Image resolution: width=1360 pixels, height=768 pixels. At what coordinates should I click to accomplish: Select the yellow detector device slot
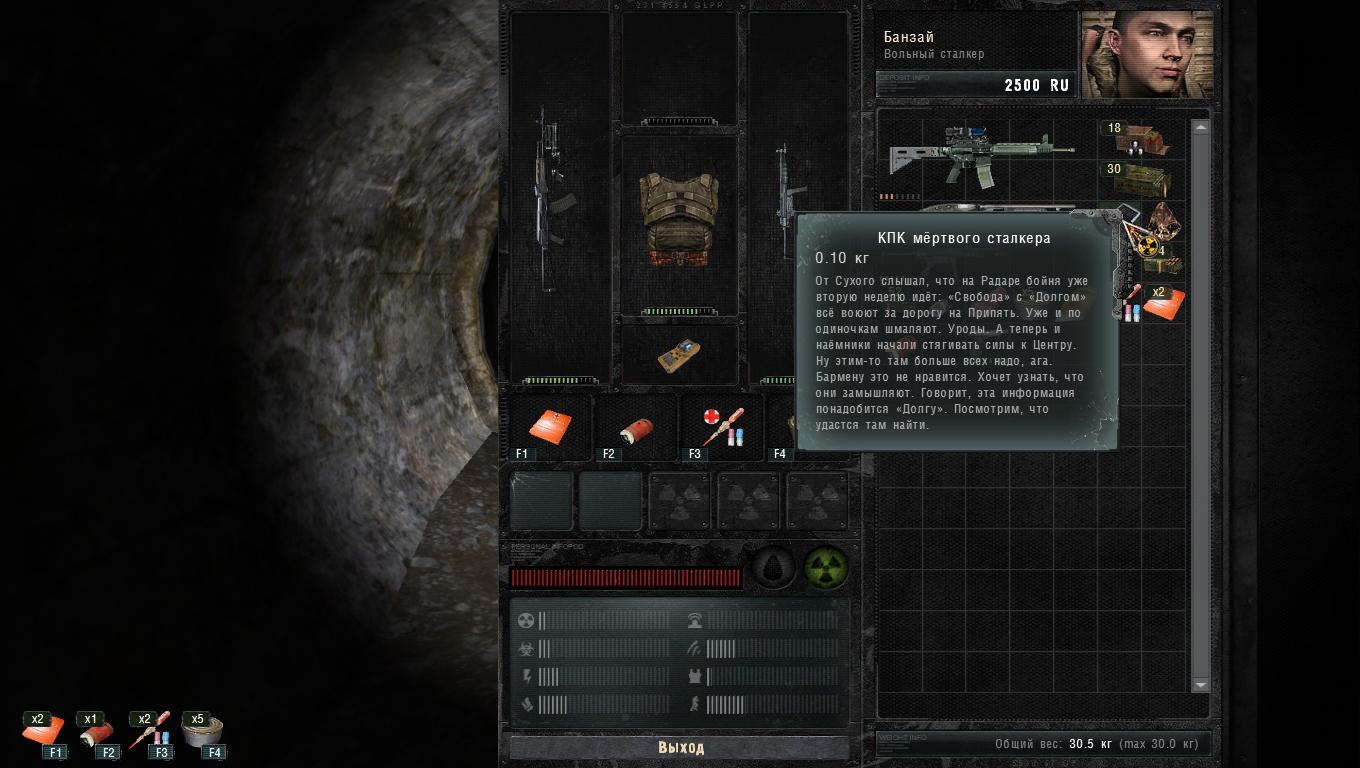tap(679, 356)
